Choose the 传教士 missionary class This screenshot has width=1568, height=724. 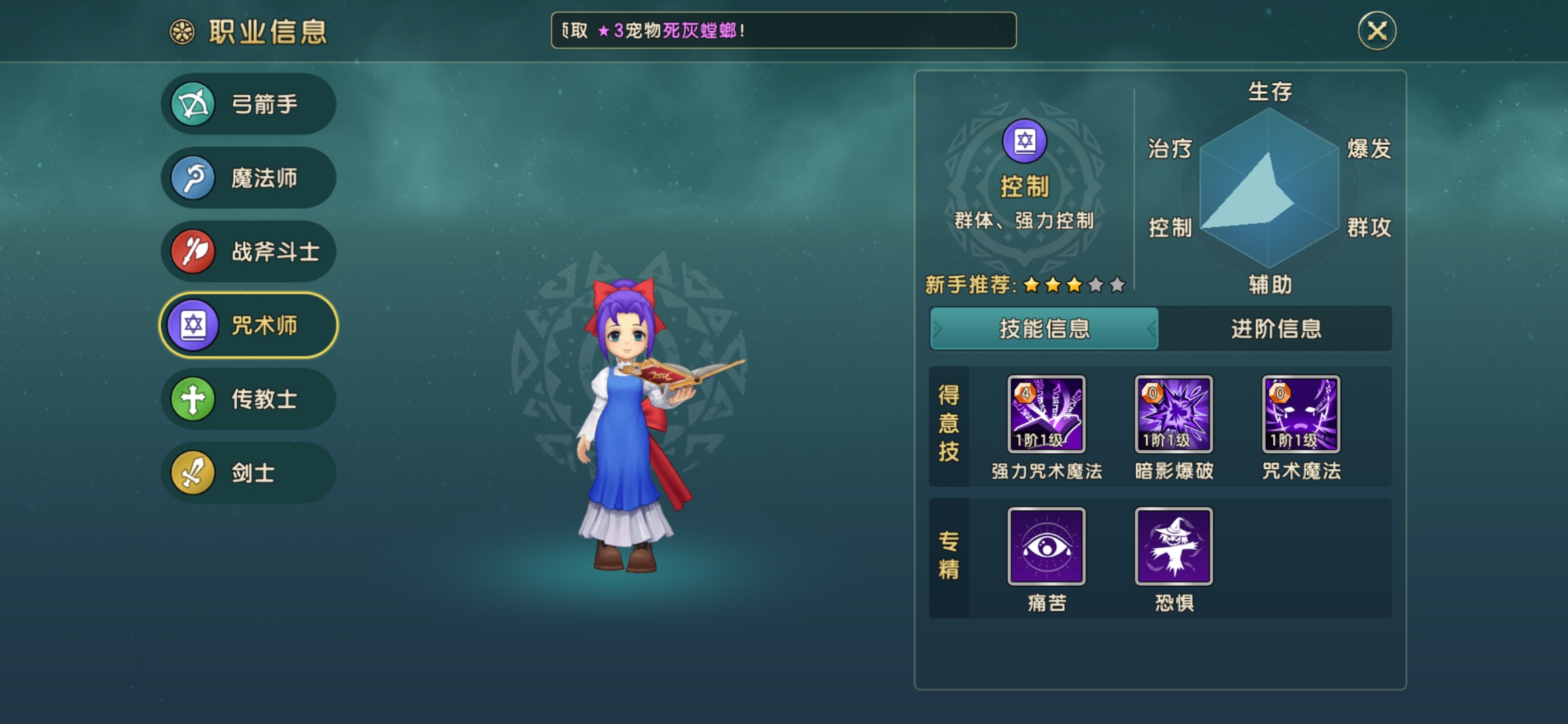point(249,400)
